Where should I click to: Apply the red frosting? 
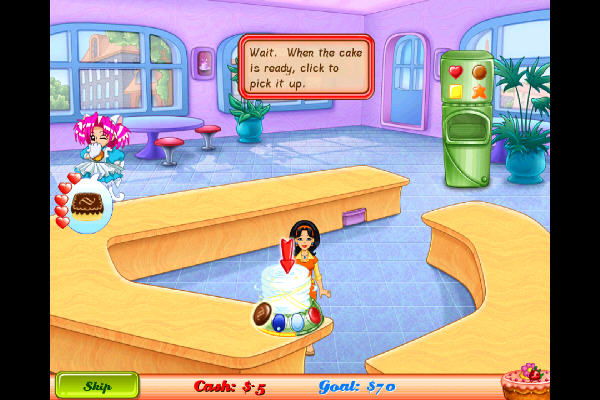point(314,315)
